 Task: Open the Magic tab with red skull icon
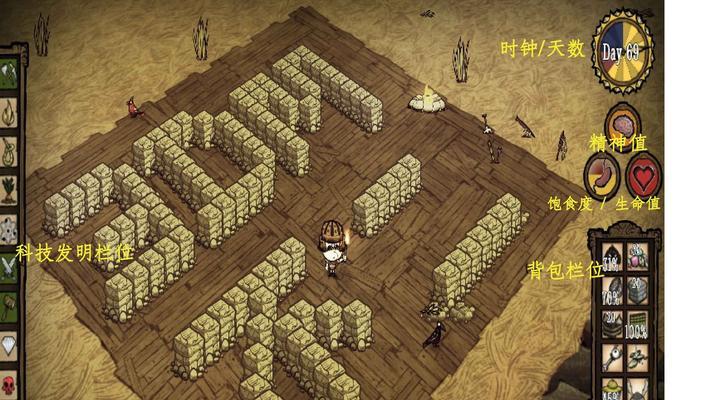[x=8, y=382]
